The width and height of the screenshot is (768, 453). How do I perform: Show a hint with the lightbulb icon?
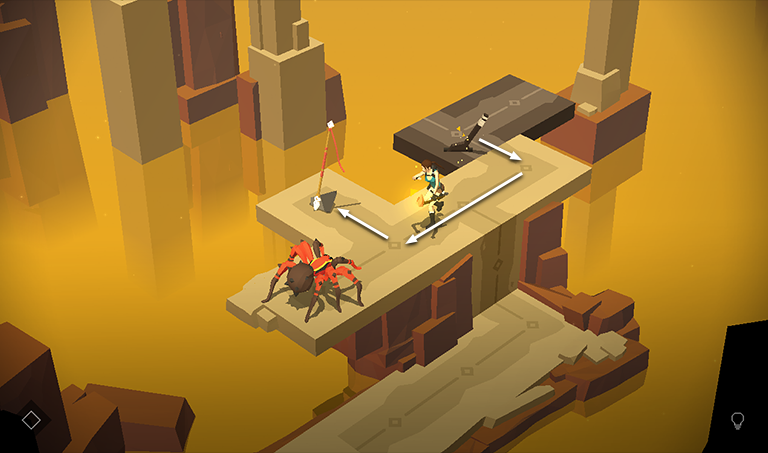pyautogui.click(x=738, y=420)
